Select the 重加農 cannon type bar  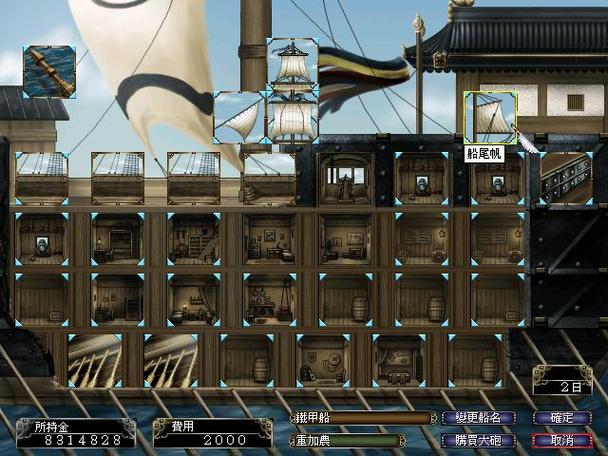(x=347, y=439)
